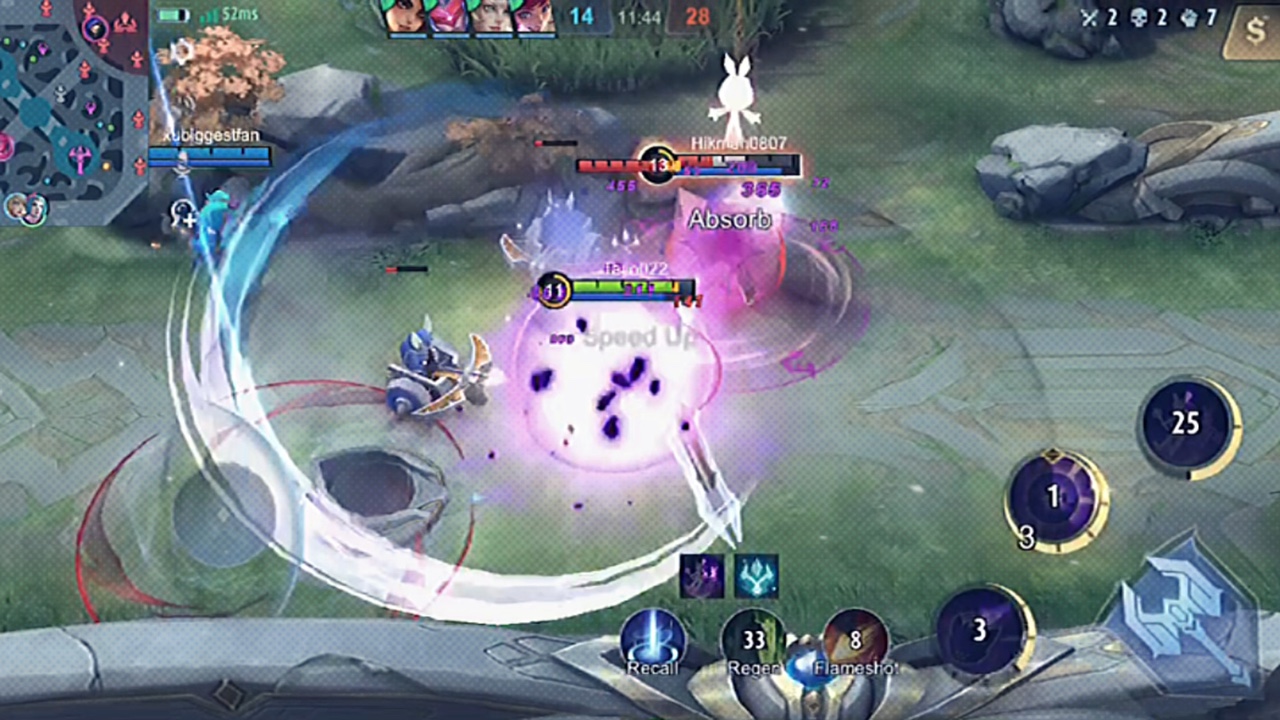Image resolution: width=1280 pixels, height=720 pixels.
Task: Open the shop with the dollar button
Action: [1255, 32]
